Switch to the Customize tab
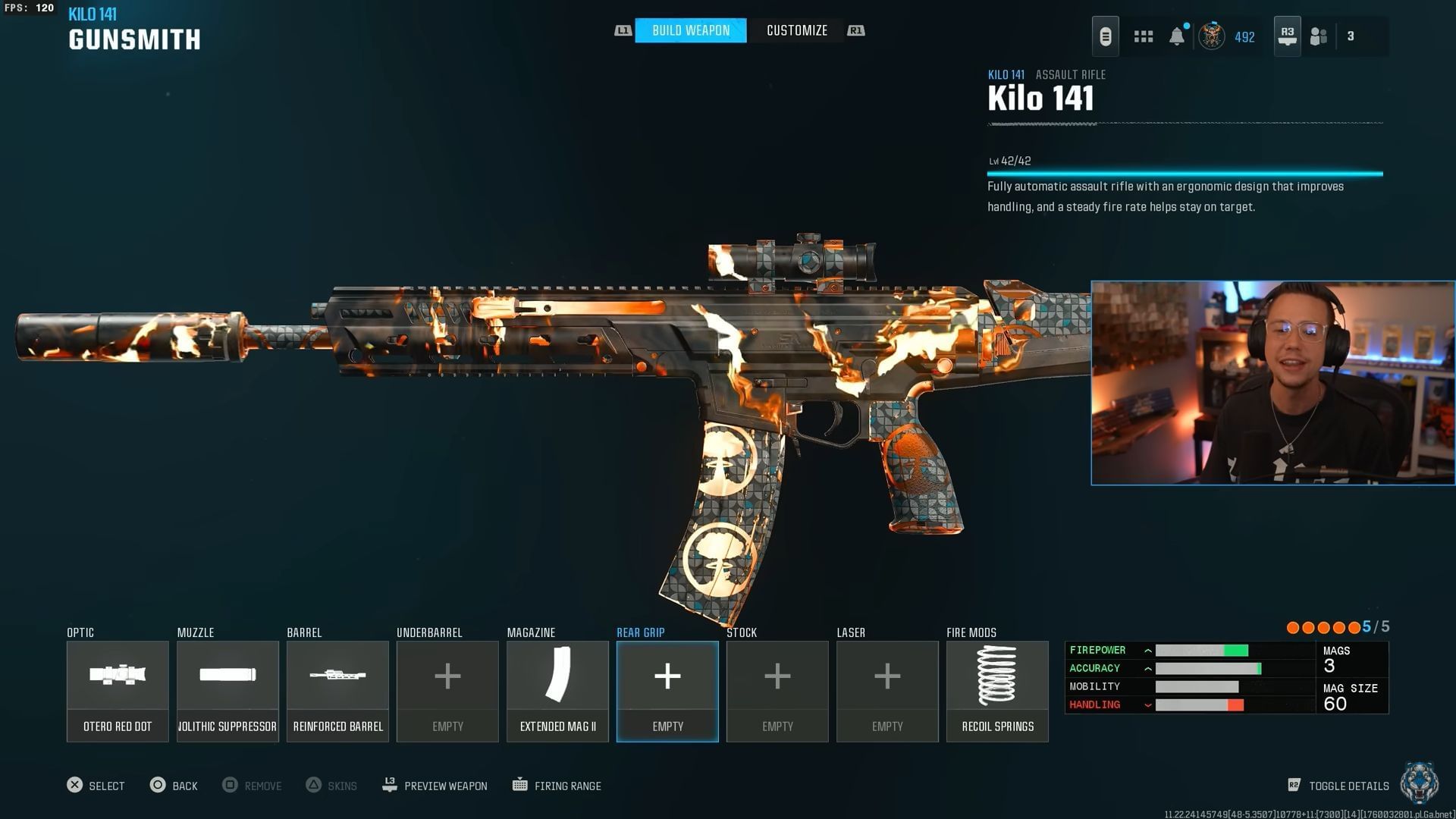1456x819 pixels. click(796, 30)
